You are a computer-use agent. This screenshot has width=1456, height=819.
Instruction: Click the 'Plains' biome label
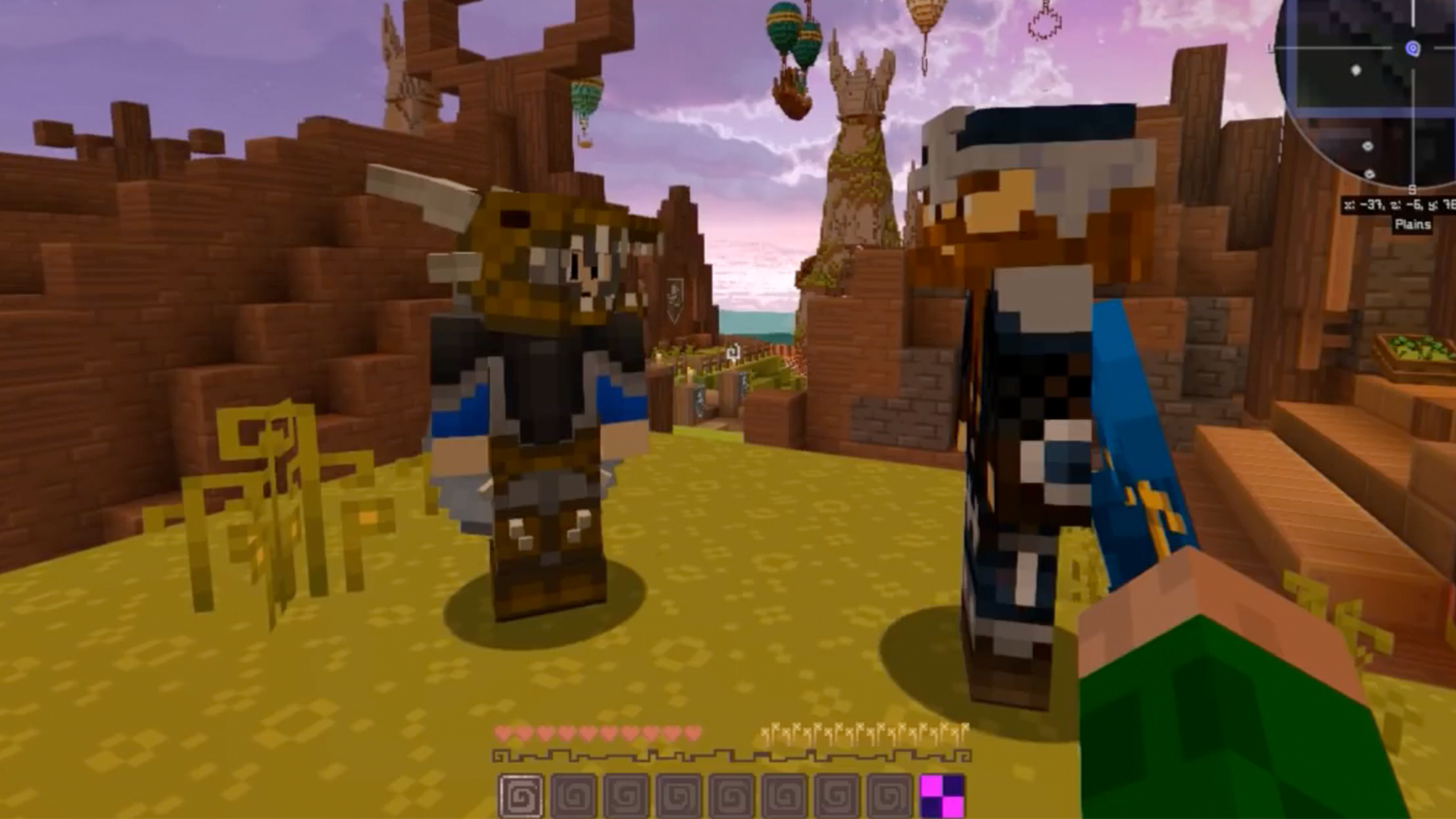[1413, 224]
